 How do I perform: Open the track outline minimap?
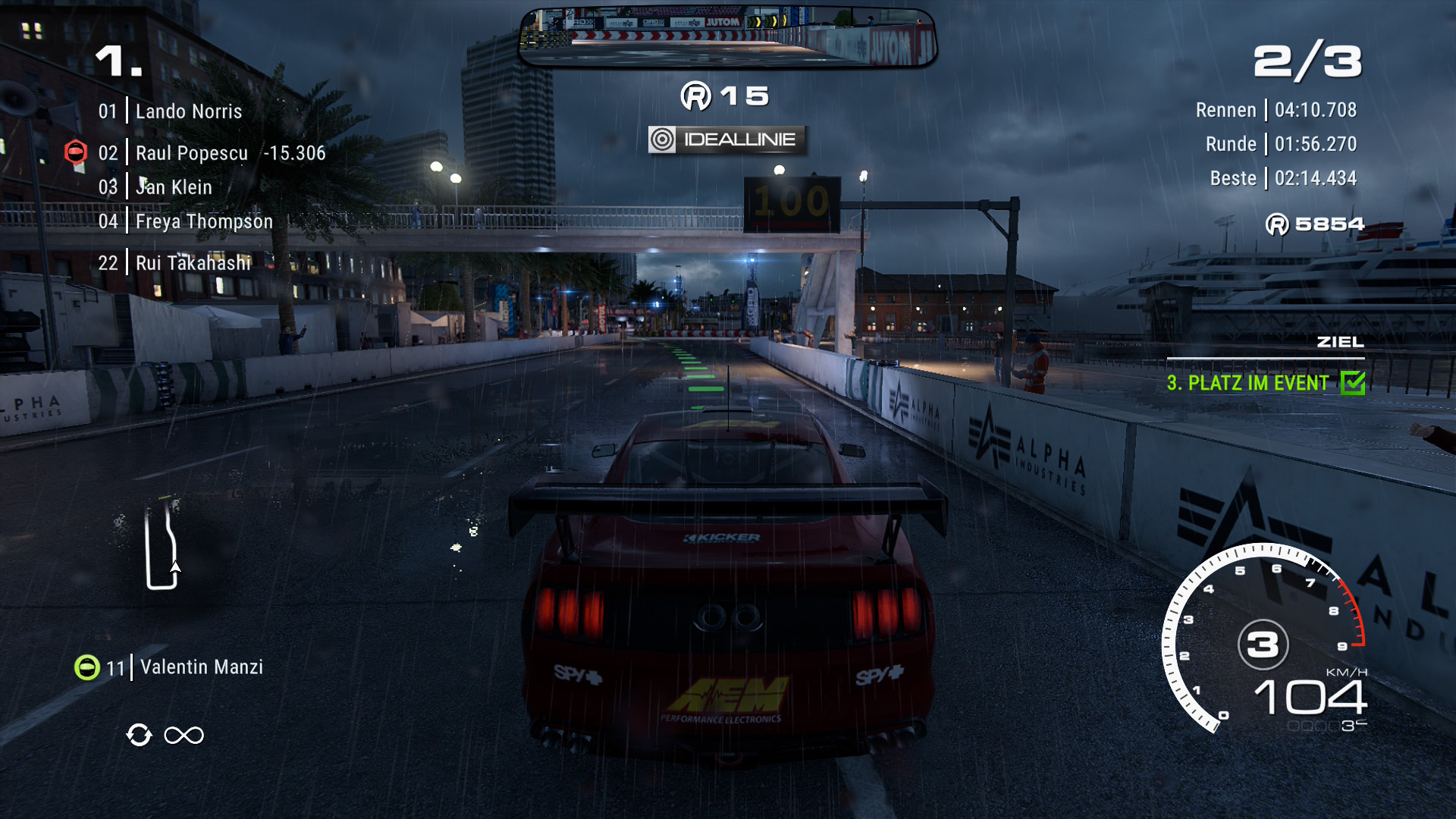click(162, 544)
